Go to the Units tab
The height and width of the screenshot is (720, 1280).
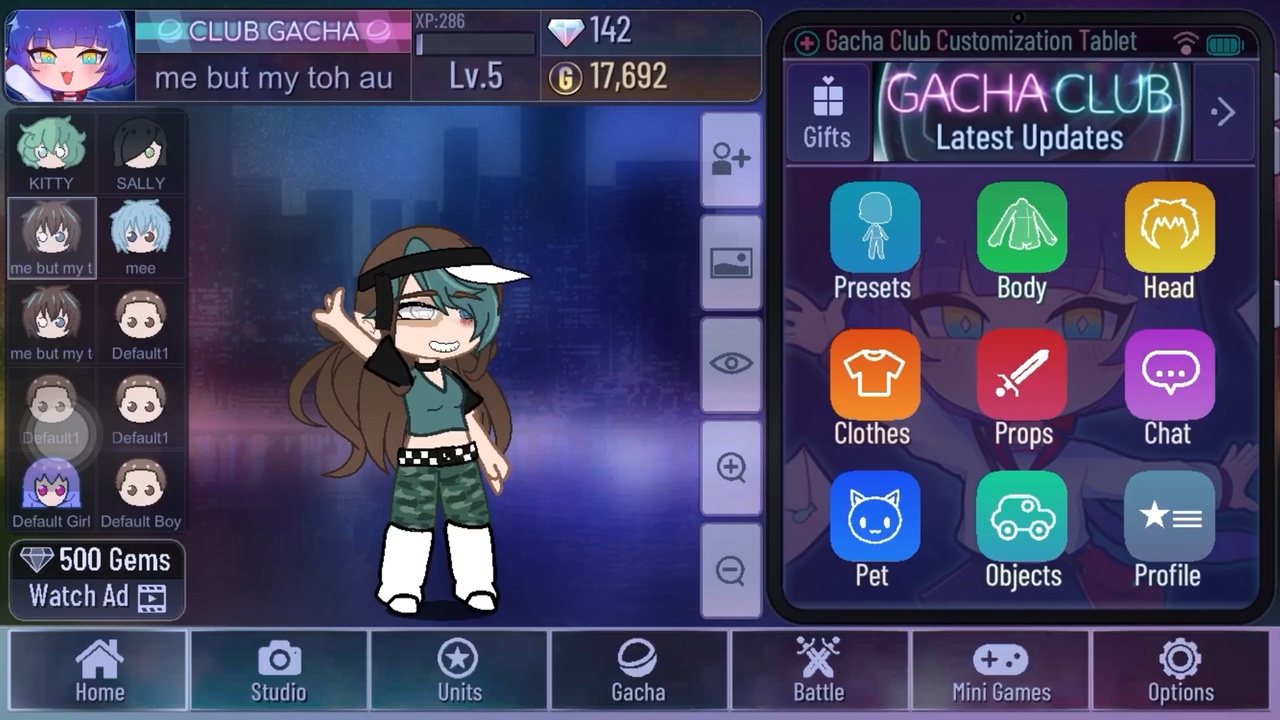point(459,671)
